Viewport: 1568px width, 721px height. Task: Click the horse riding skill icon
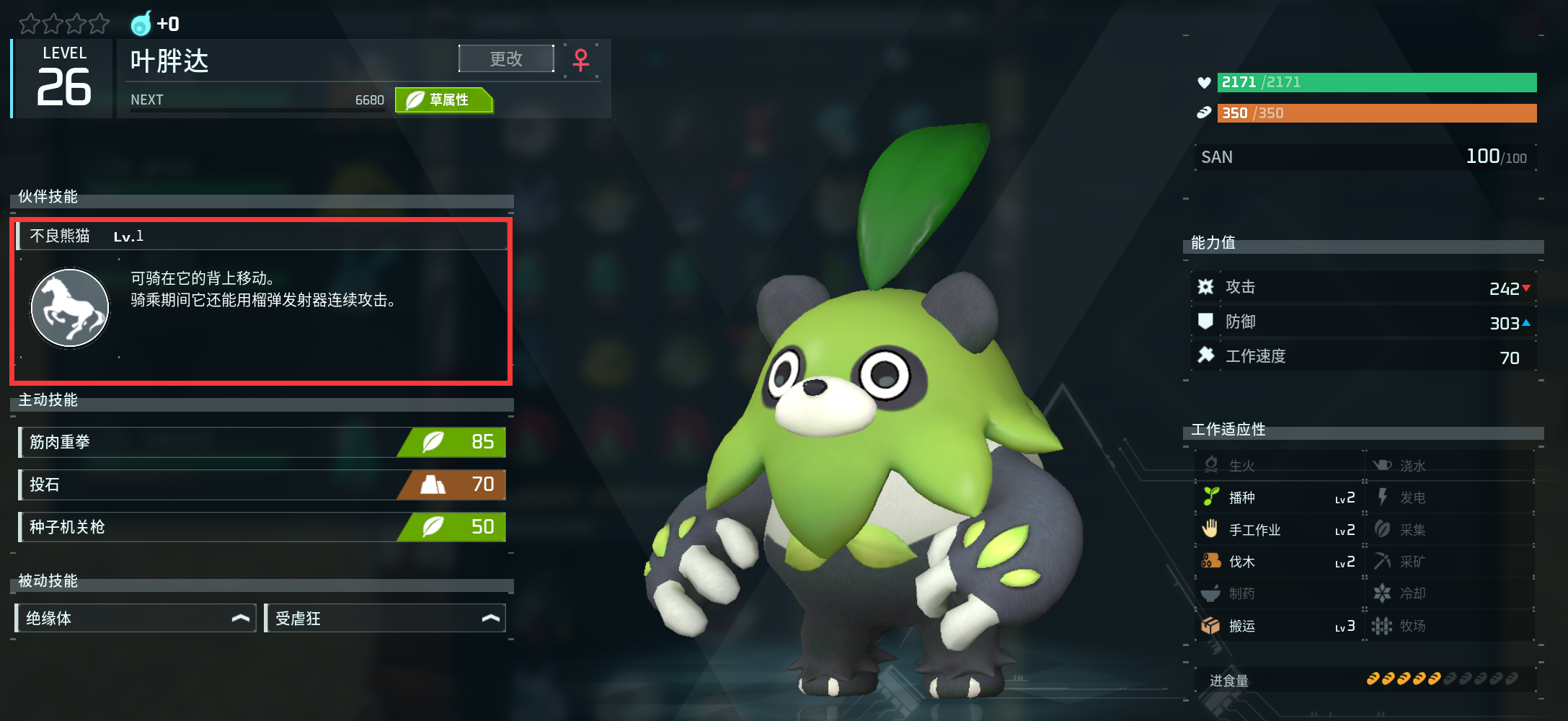click(x=70, y=308)
